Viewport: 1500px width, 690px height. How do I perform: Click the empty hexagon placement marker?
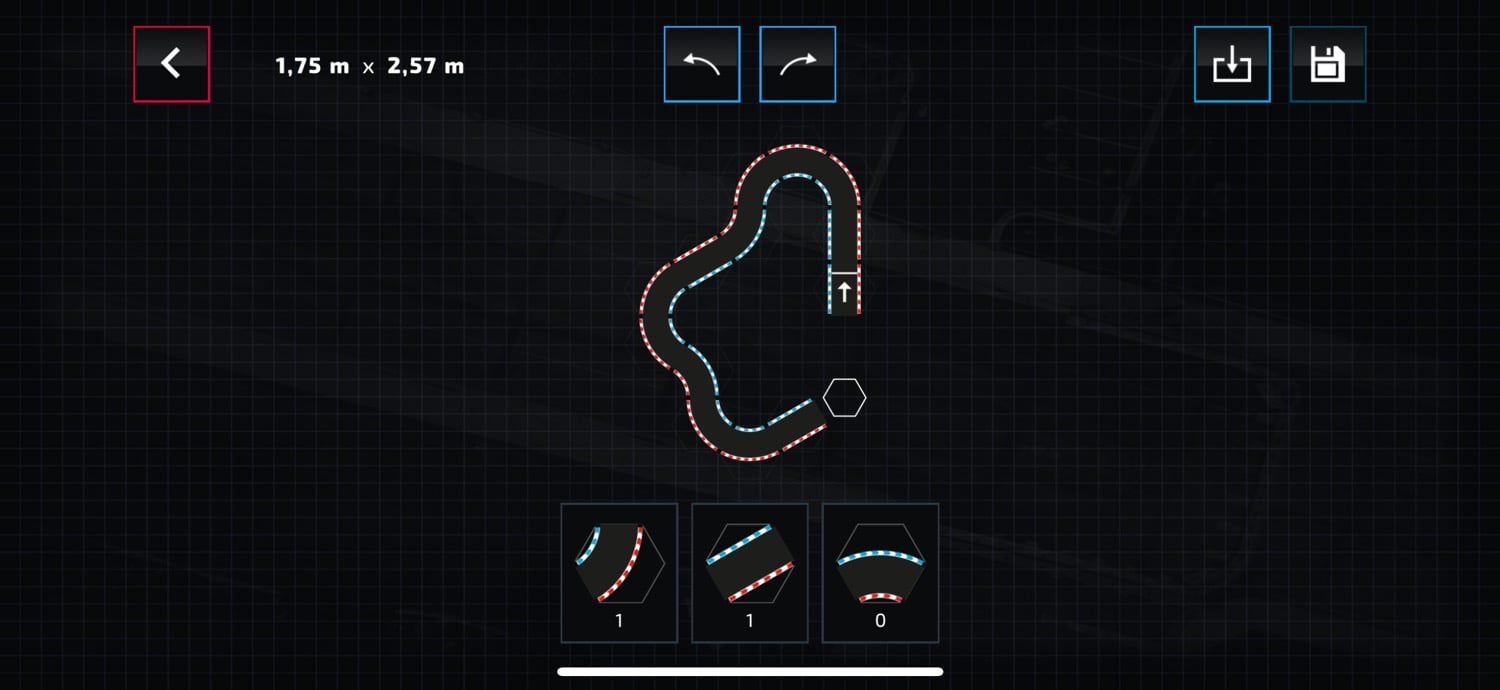(844, 398)
